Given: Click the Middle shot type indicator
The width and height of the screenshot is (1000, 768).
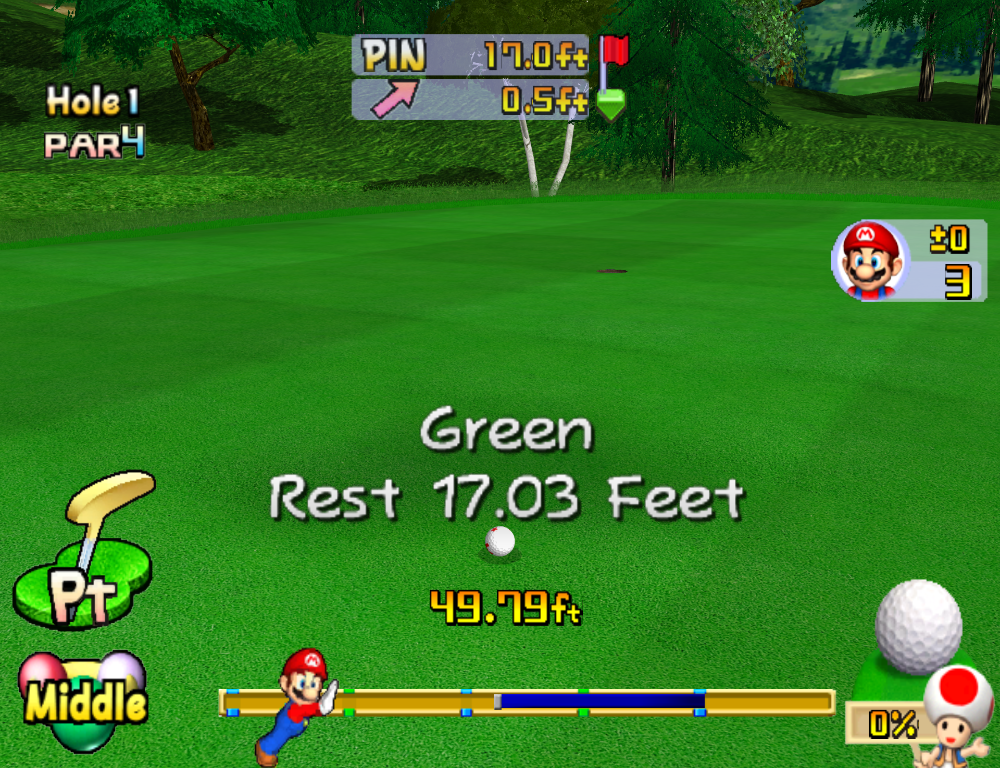Looking at the screenshot, I should pyautogui.click(x=84, y=702).
